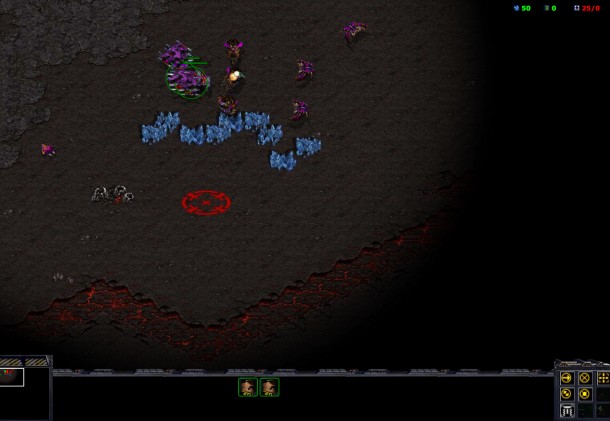
Task: Choose the Patrol command
Action: tap(566, 394)
